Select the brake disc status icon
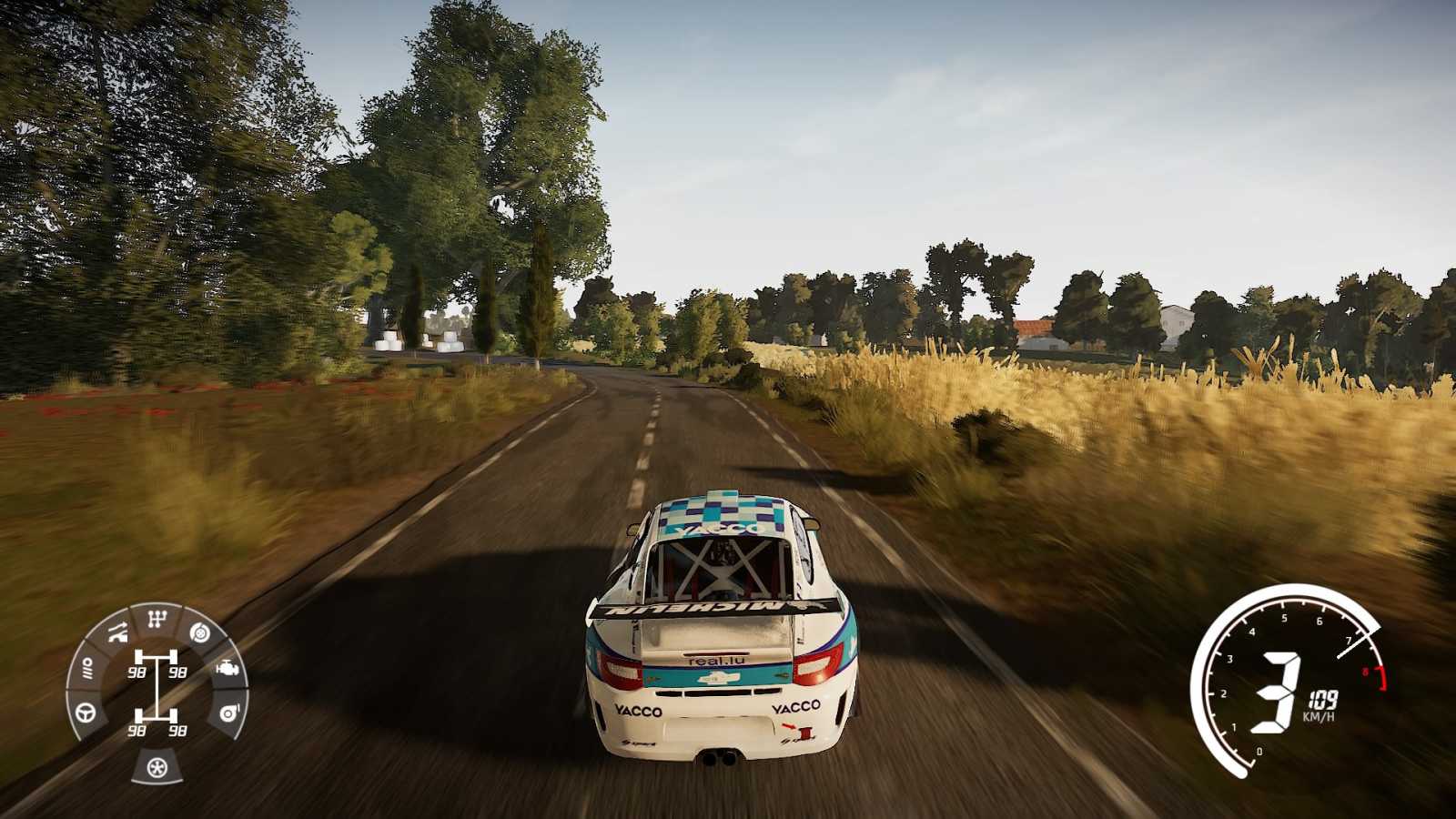 (x=198, y=632)
